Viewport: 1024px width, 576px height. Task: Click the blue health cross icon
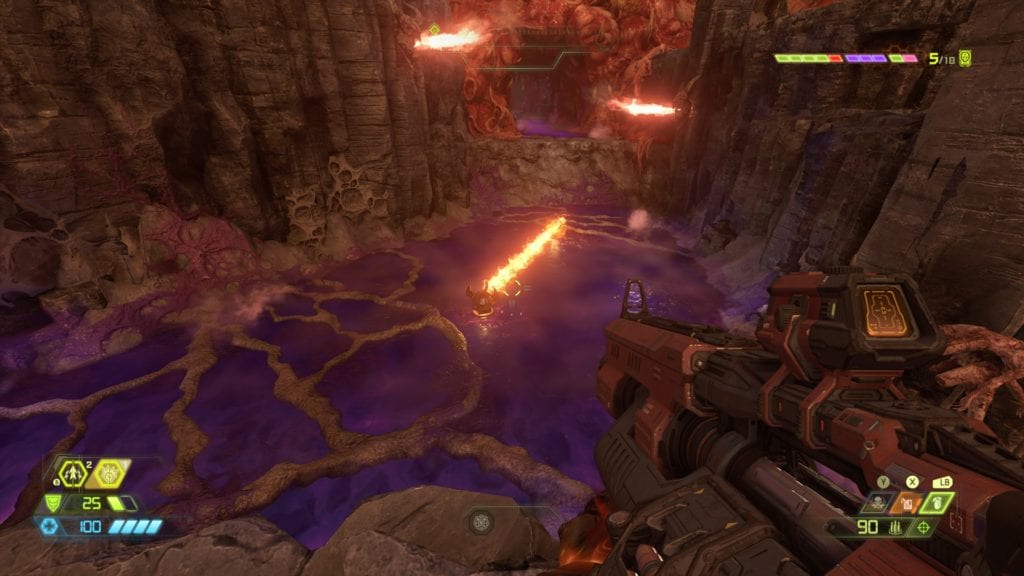49,526
